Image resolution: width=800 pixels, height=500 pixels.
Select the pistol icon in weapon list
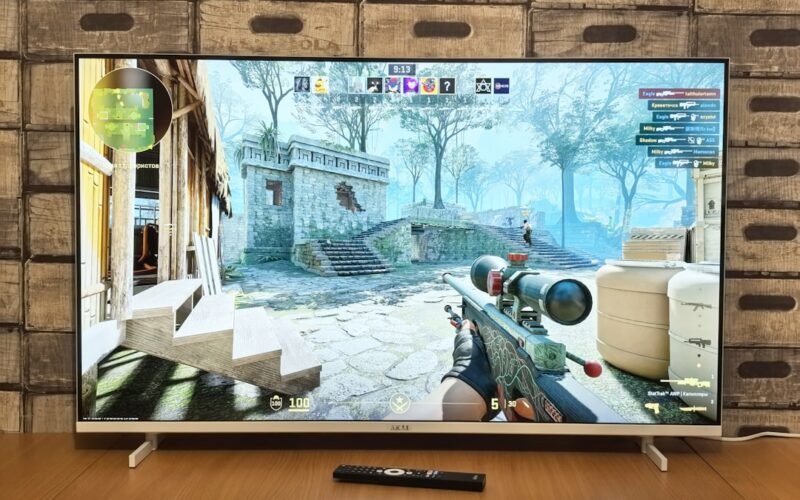[x=653, y=408]
